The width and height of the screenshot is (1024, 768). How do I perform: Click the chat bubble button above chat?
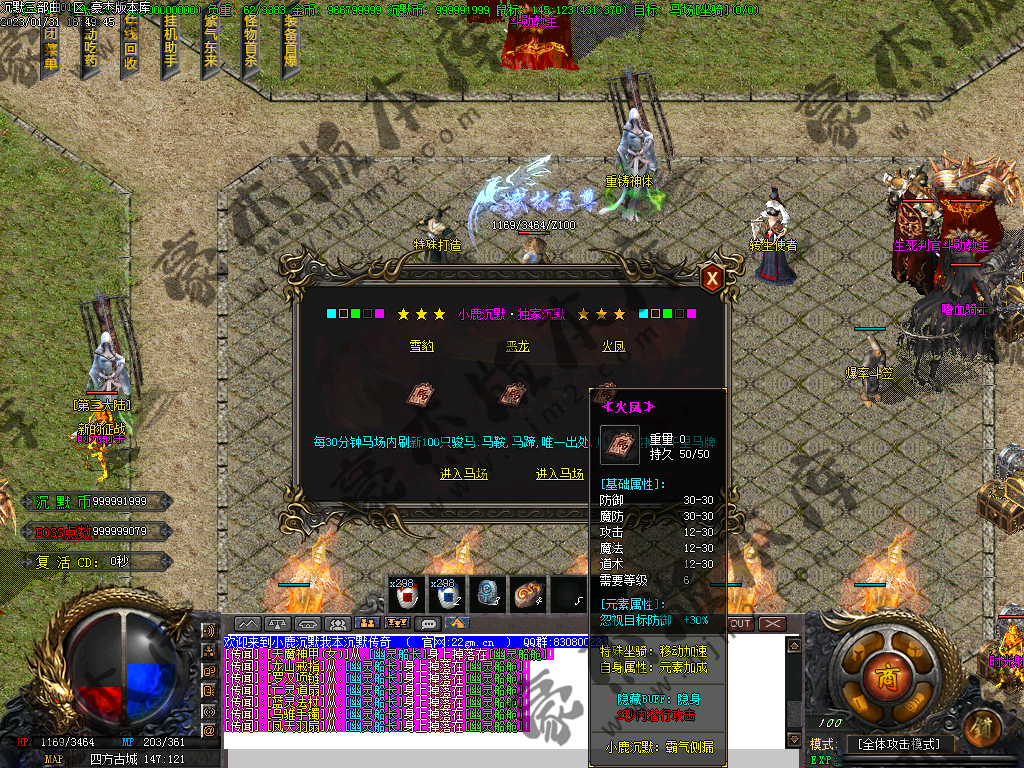tap(429, 624)
